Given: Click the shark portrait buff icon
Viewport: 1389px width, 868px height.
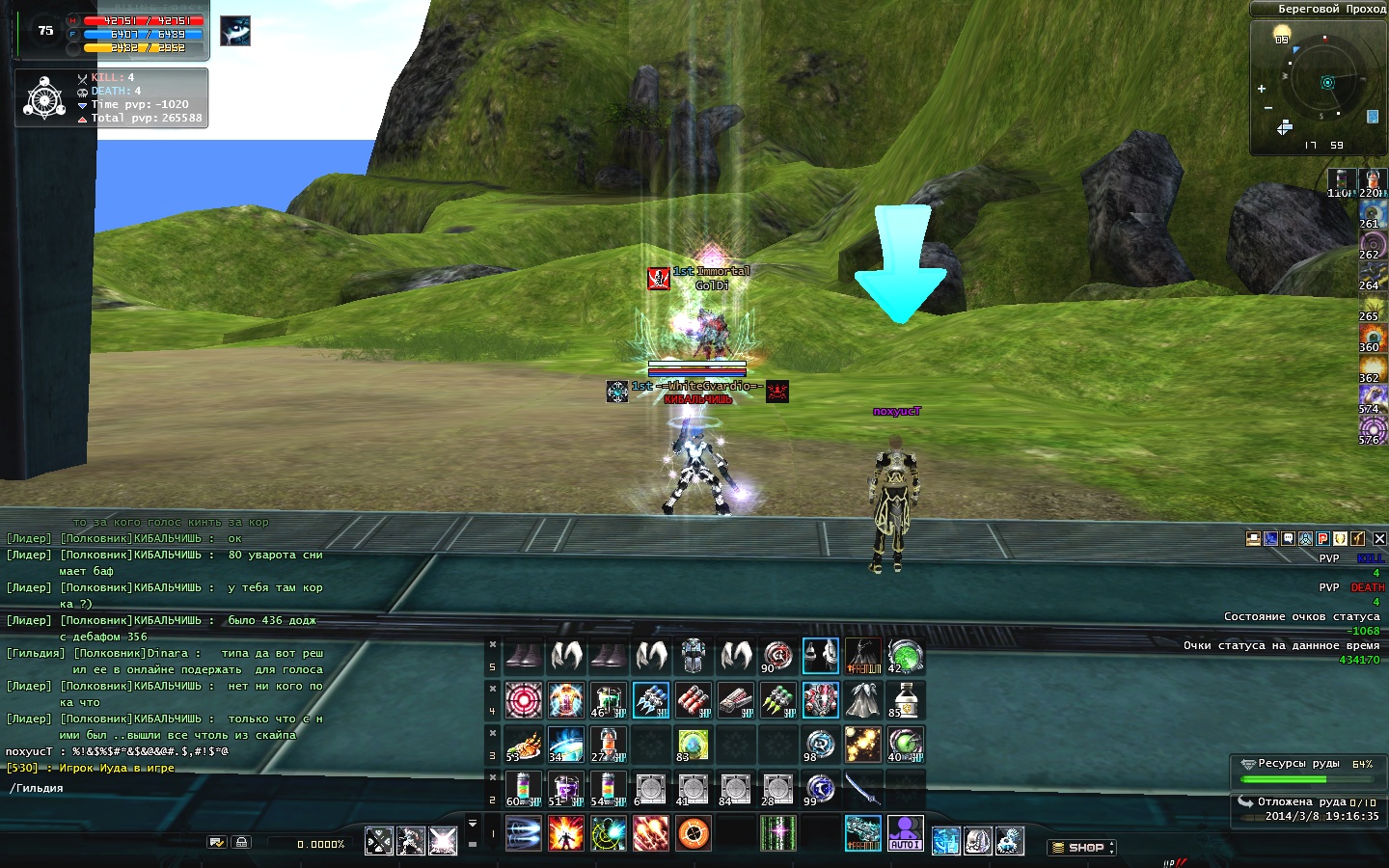Looking at the screenshot, I should pos(234,31).
